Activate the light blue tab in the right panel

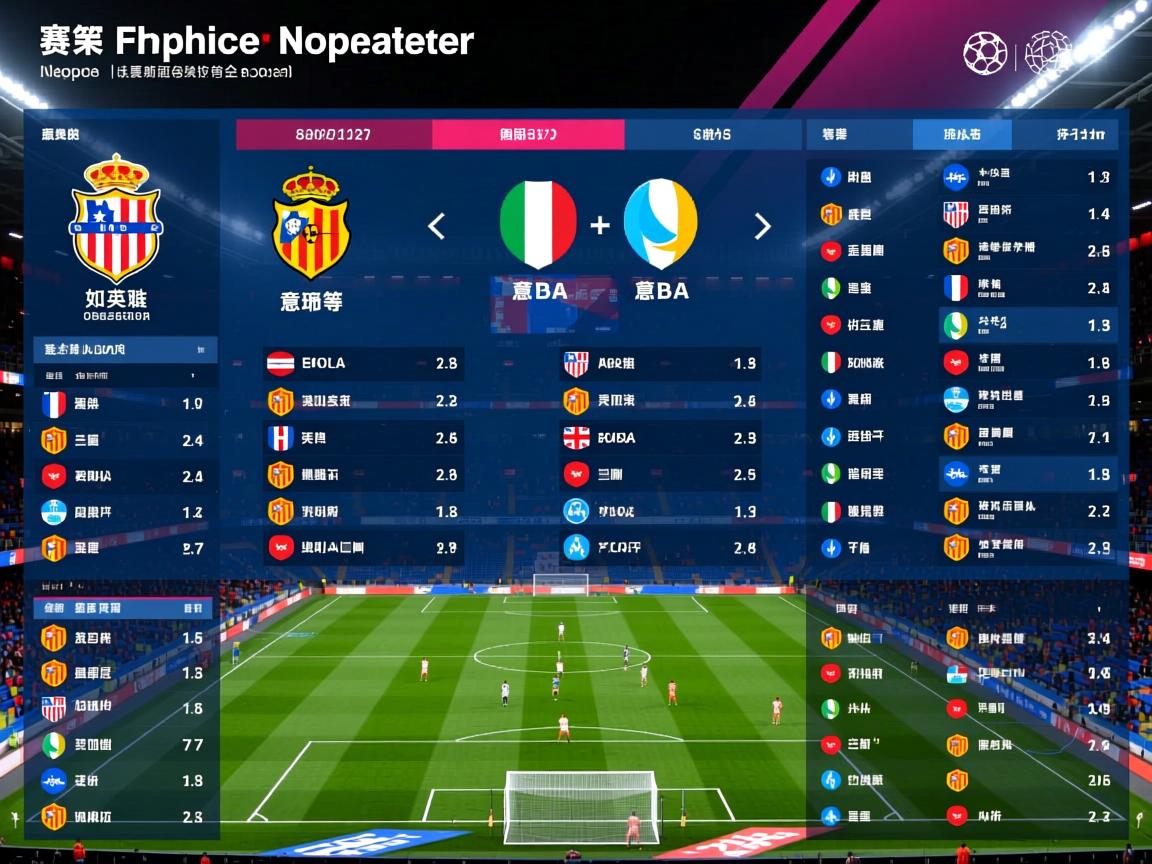click(962, 134)
